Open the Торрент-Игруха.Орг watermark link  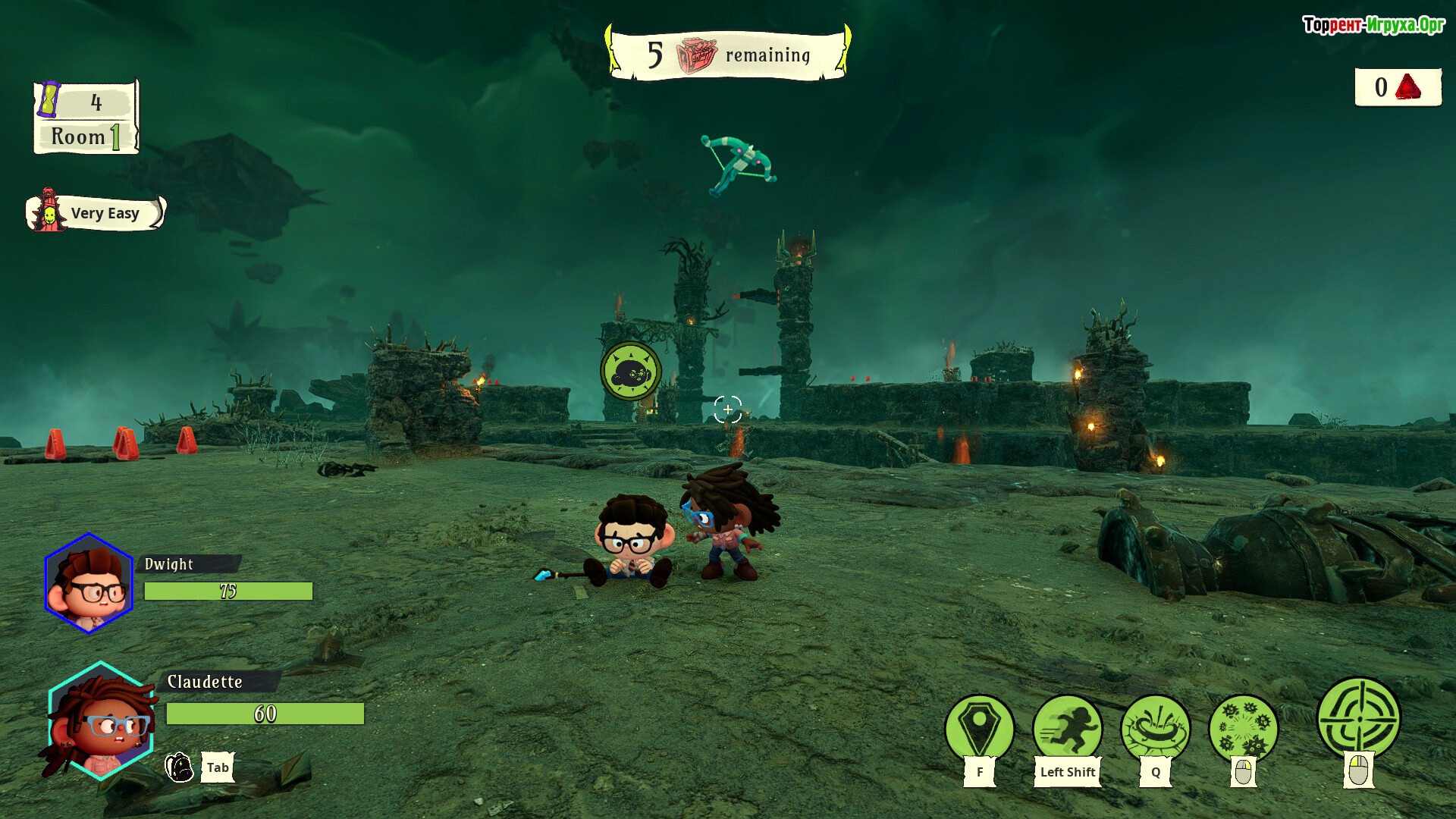(x=1373, y=25)
